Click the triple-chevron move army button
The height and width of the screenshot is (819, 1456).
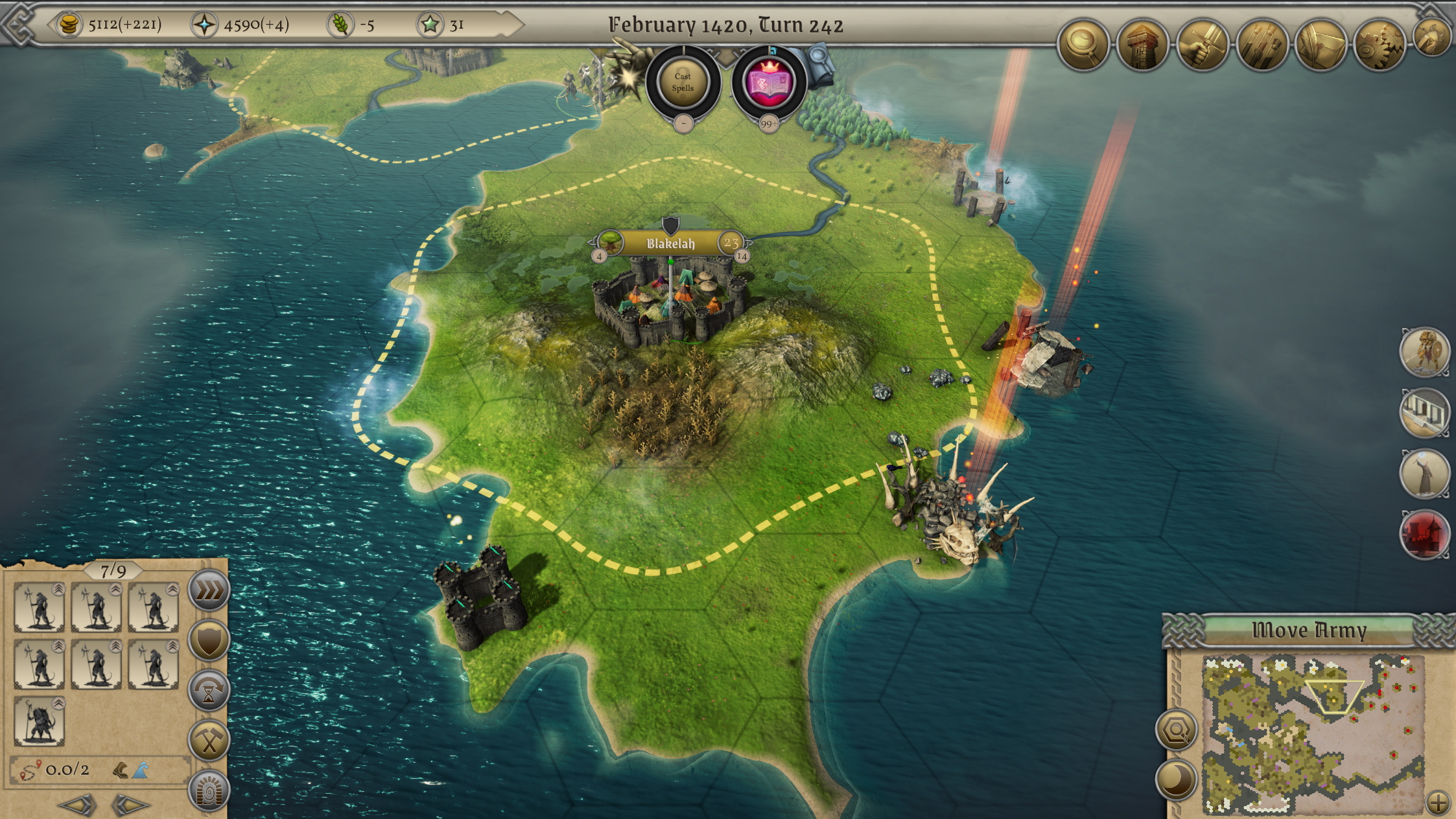point(209,590)
